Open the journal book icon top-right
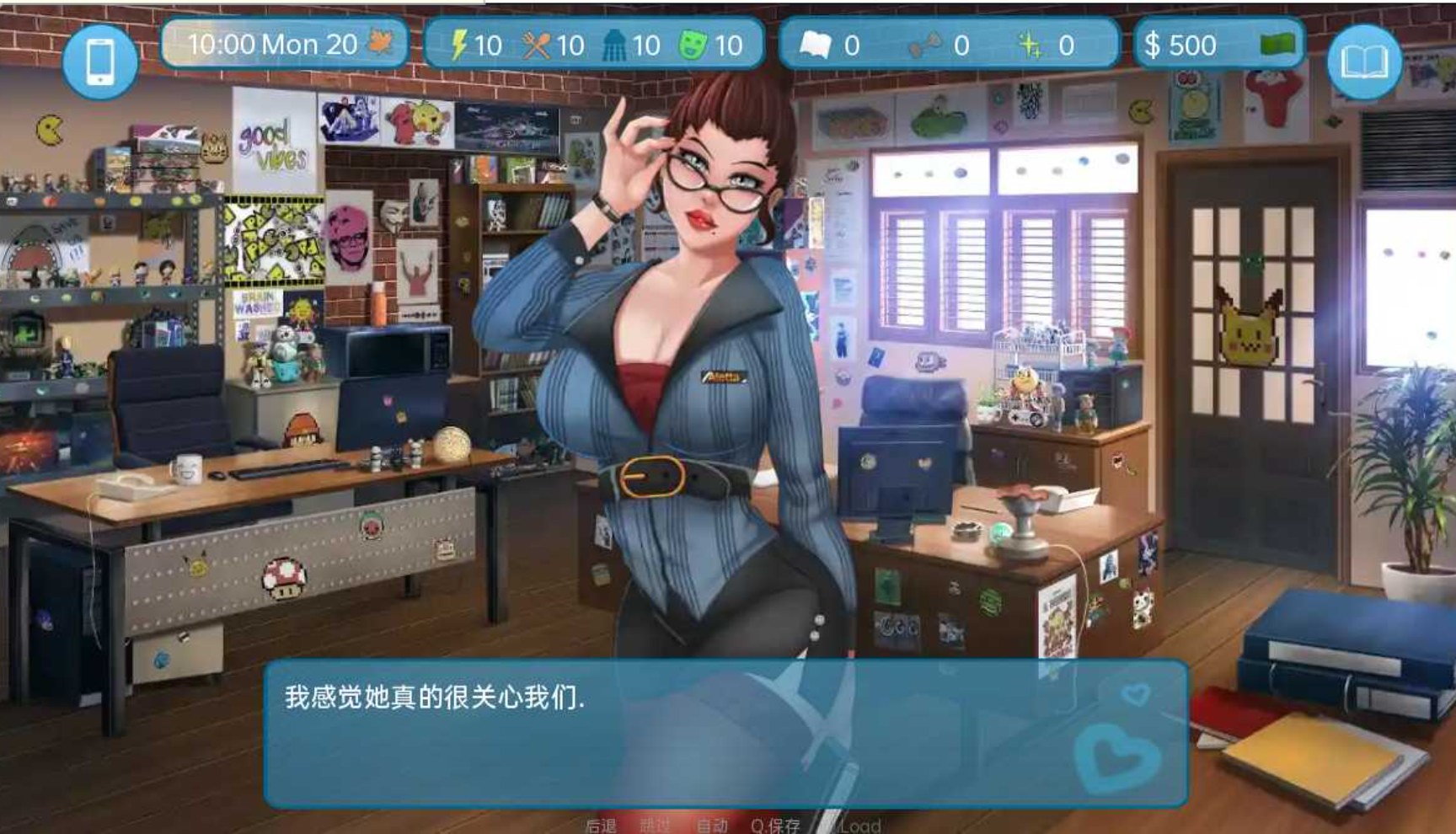 tap(1365, 60)
